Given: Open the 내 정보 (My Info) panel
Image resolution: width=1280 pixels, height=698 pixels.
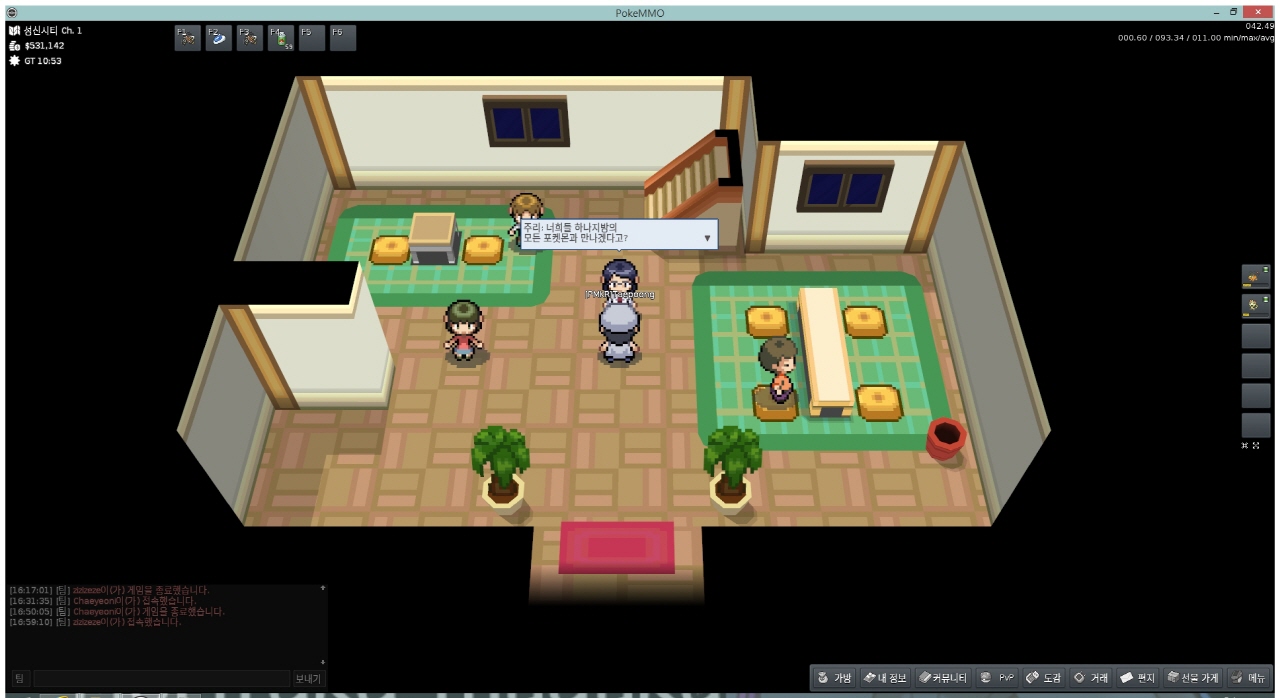Looking at the screenshot, I should click(885, 678).
